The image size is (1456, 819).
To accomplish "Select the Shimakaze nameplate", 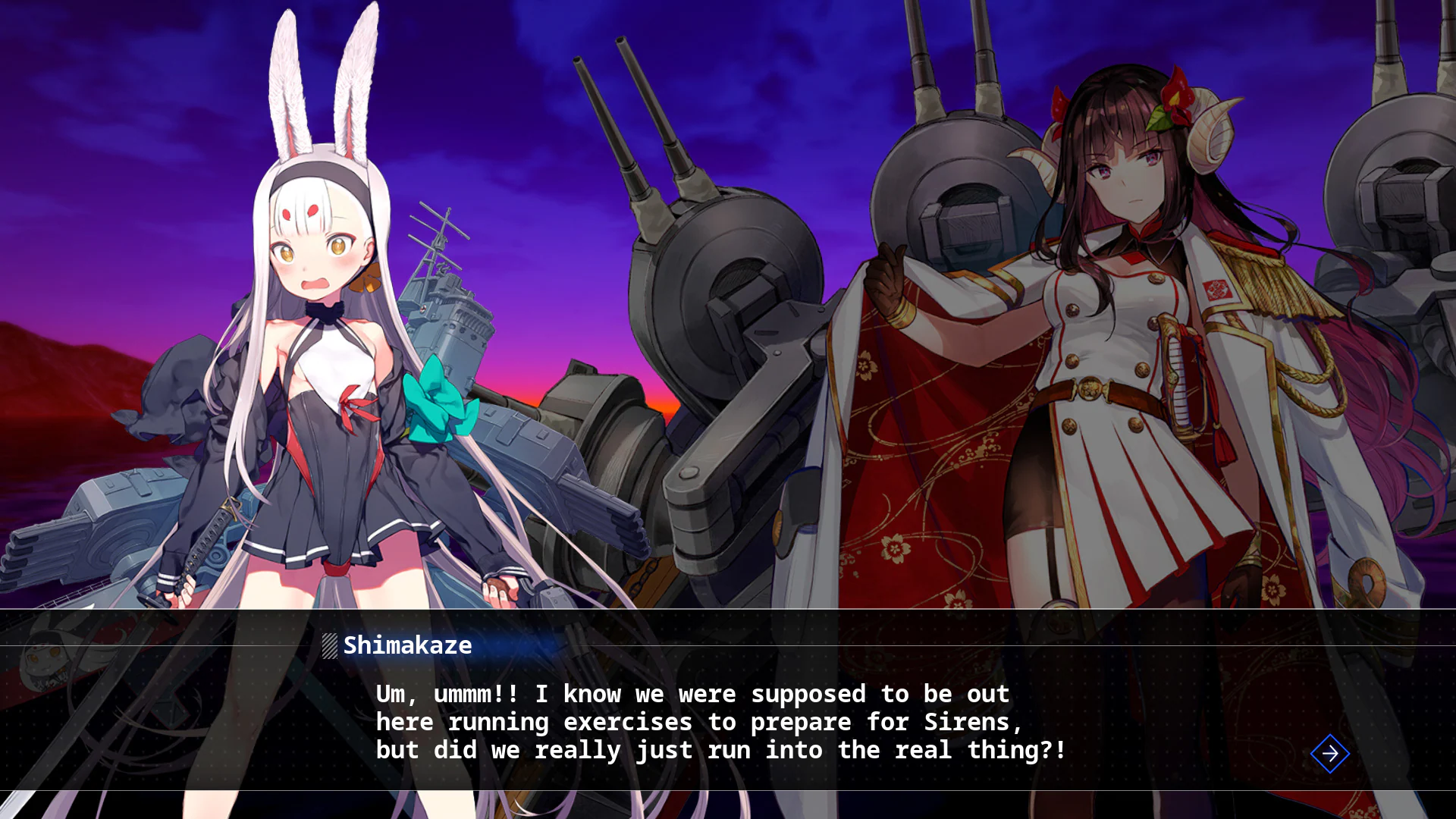I will point(406,645).
